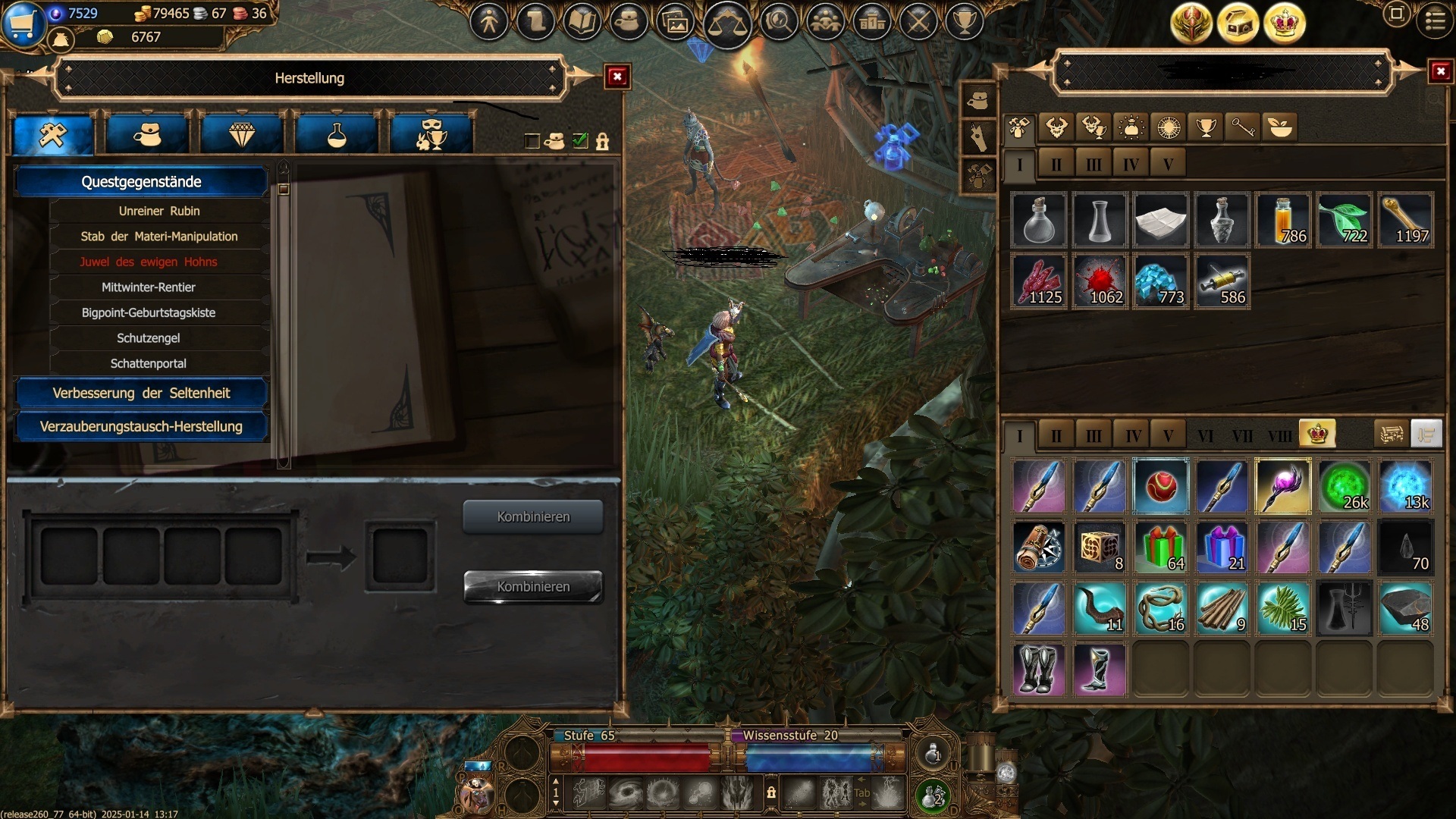Select the Schattenportal recipe
Viewport: 1456px width, 819px height.
149,363
